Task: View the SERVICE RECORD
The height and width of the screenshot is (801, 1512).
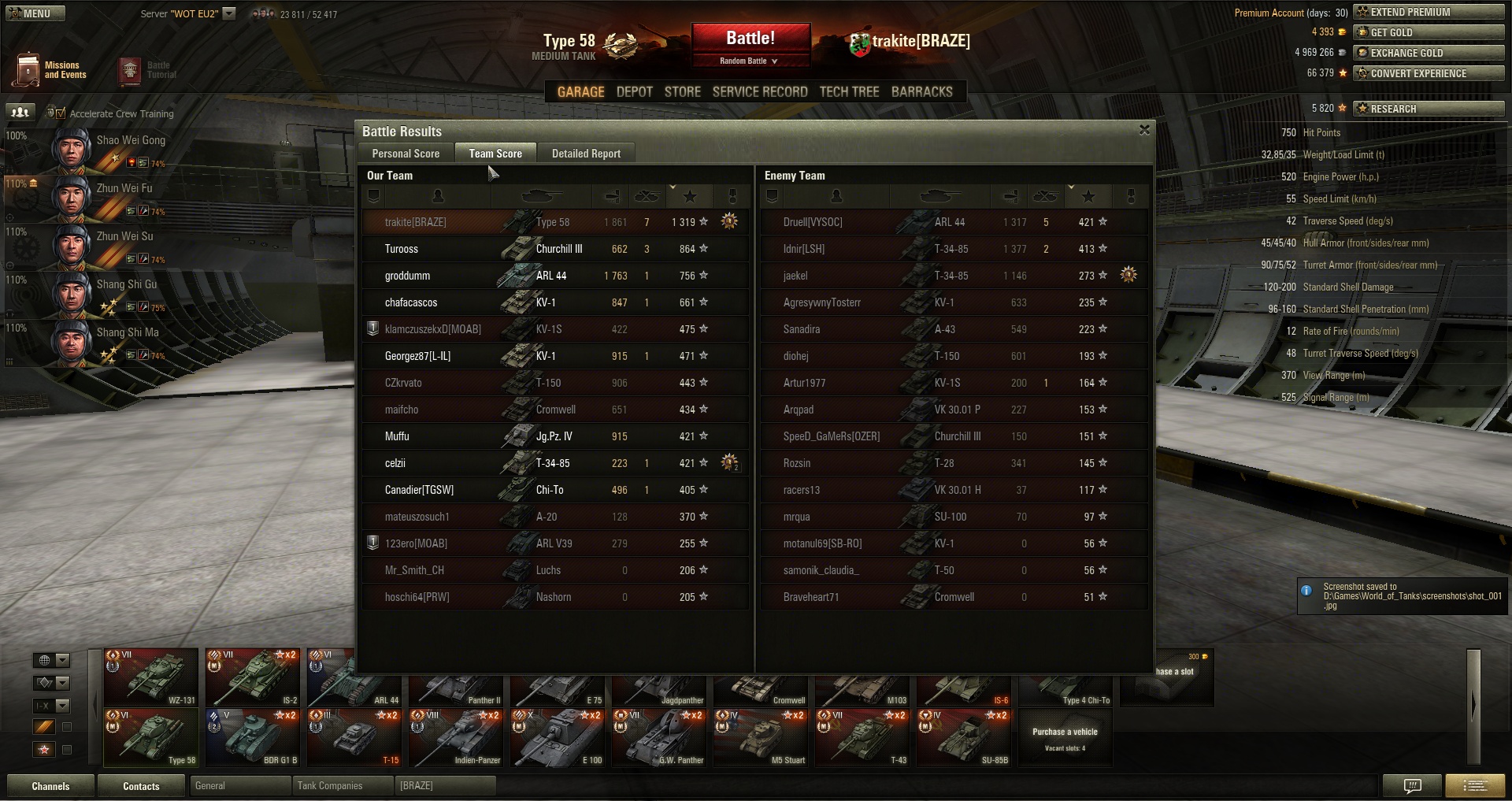Action: pos(759,92)
